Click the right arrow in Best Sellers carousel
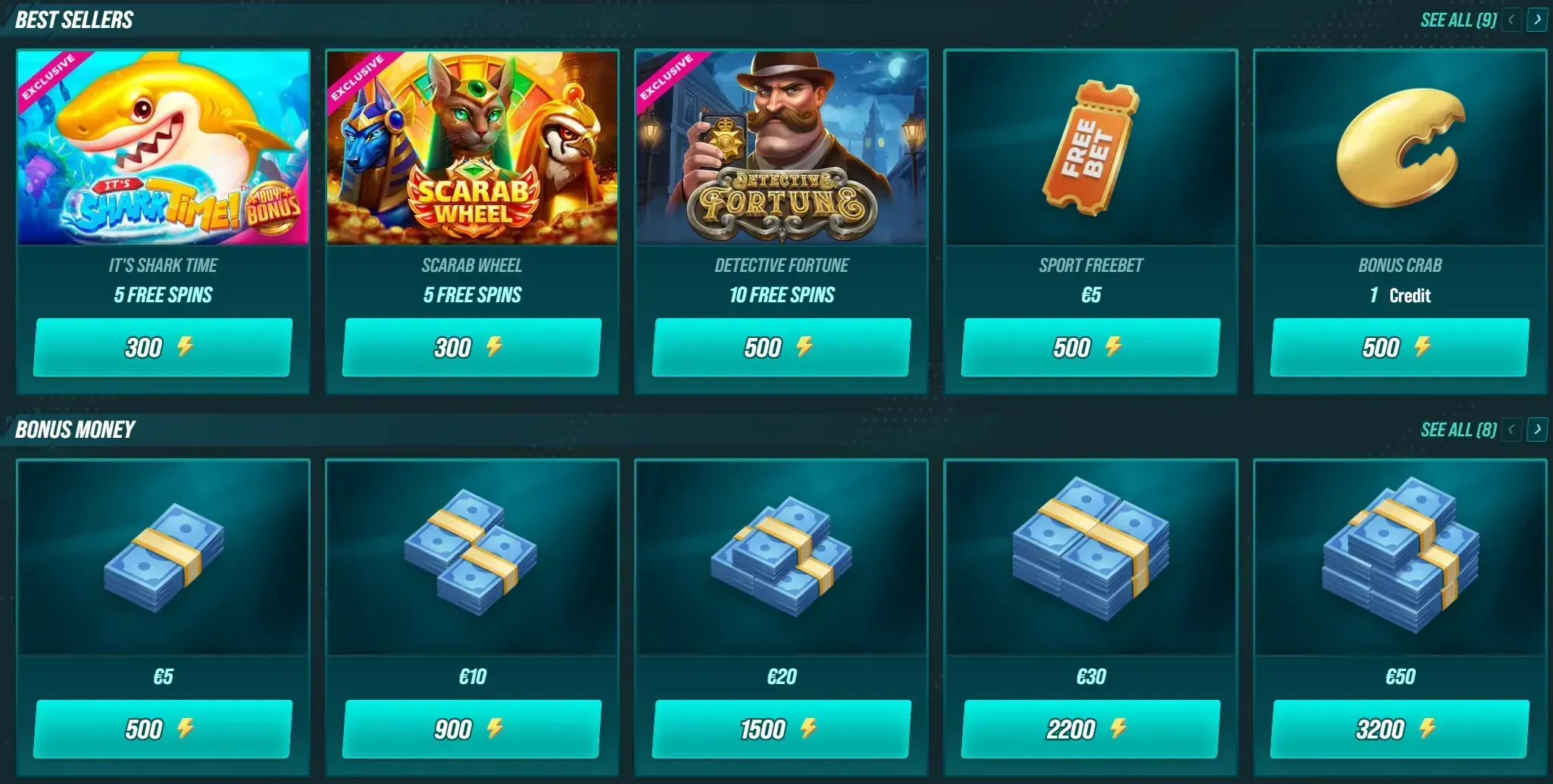The height and width of the screenshot is (784, 1553). pos(1537,20)
